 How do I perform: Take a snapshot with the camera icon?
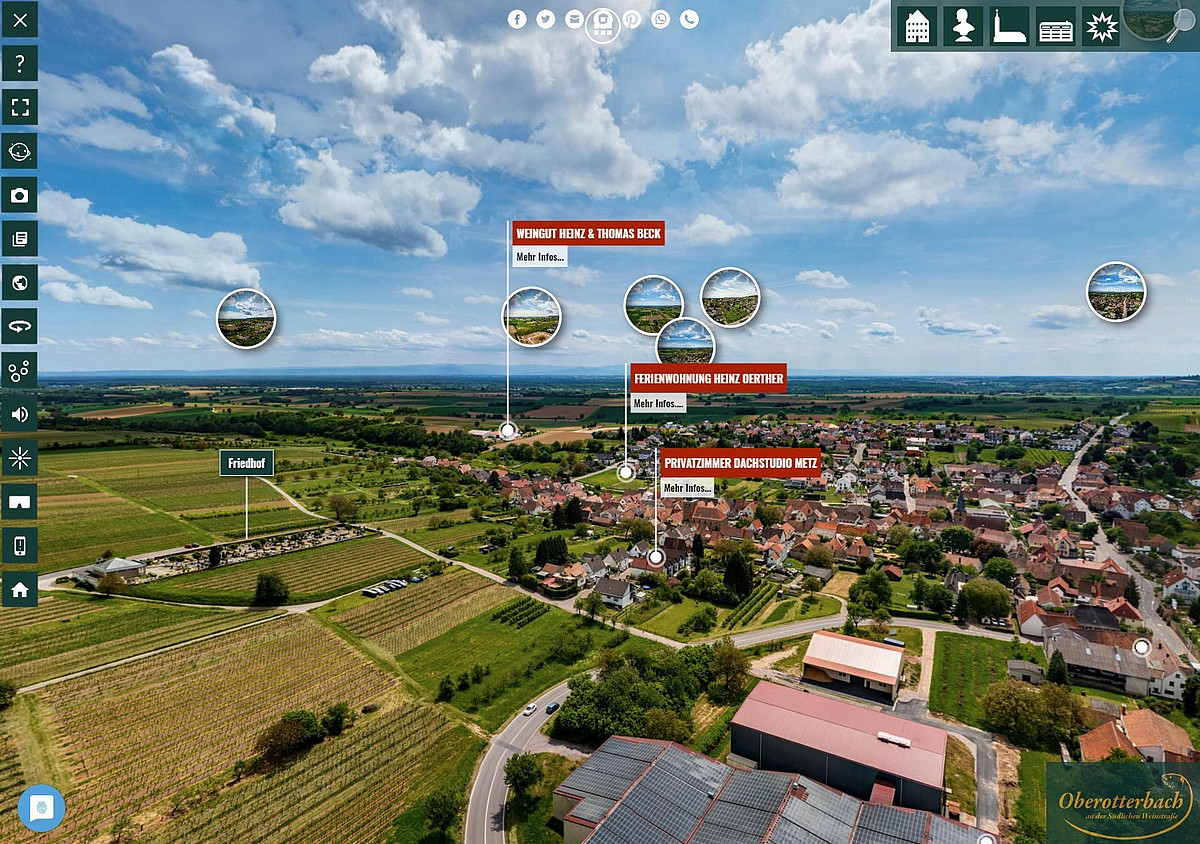(x=20, y=195)
